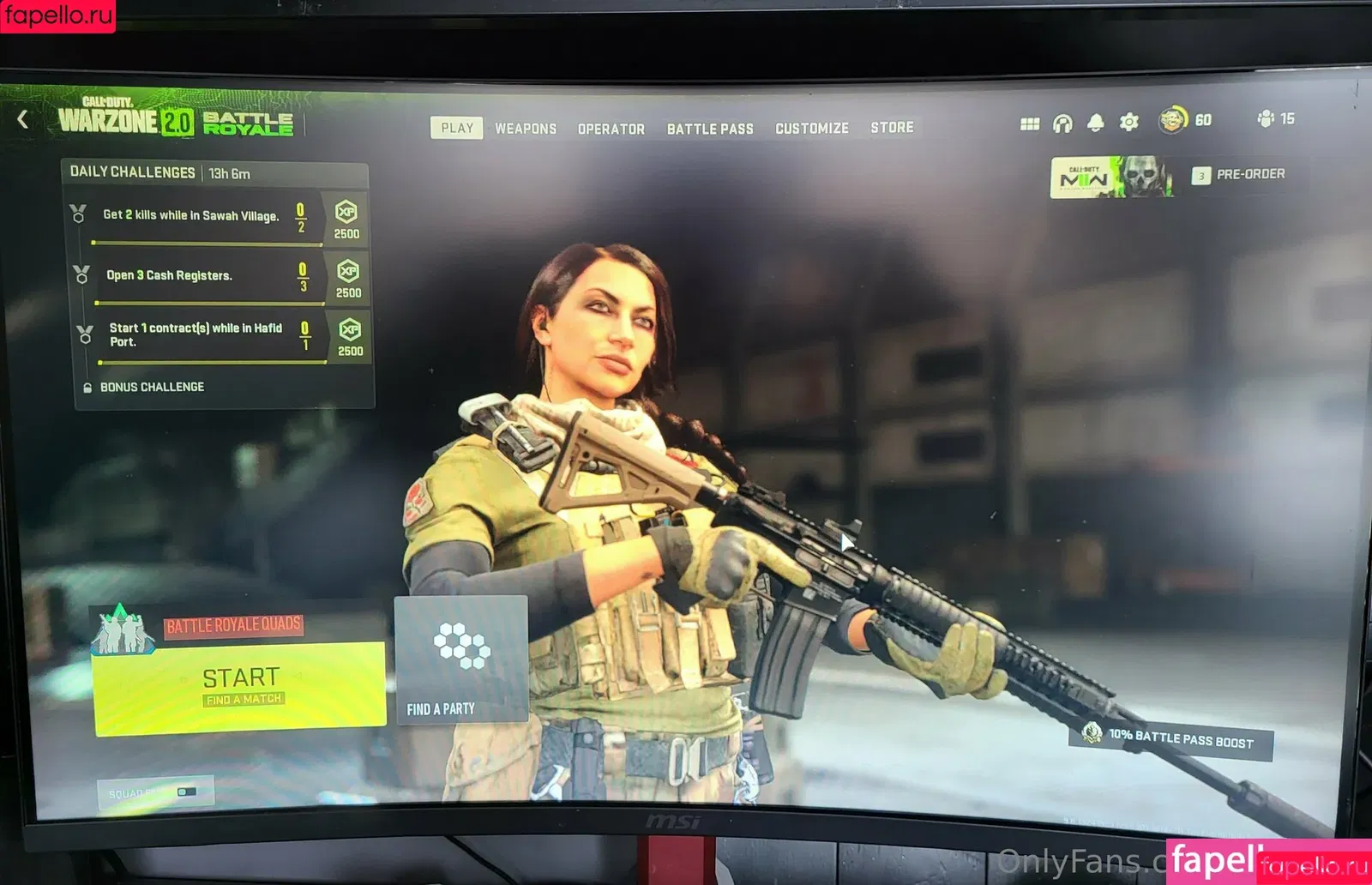Toggle the squad fill switch

[x=186, y=792]
